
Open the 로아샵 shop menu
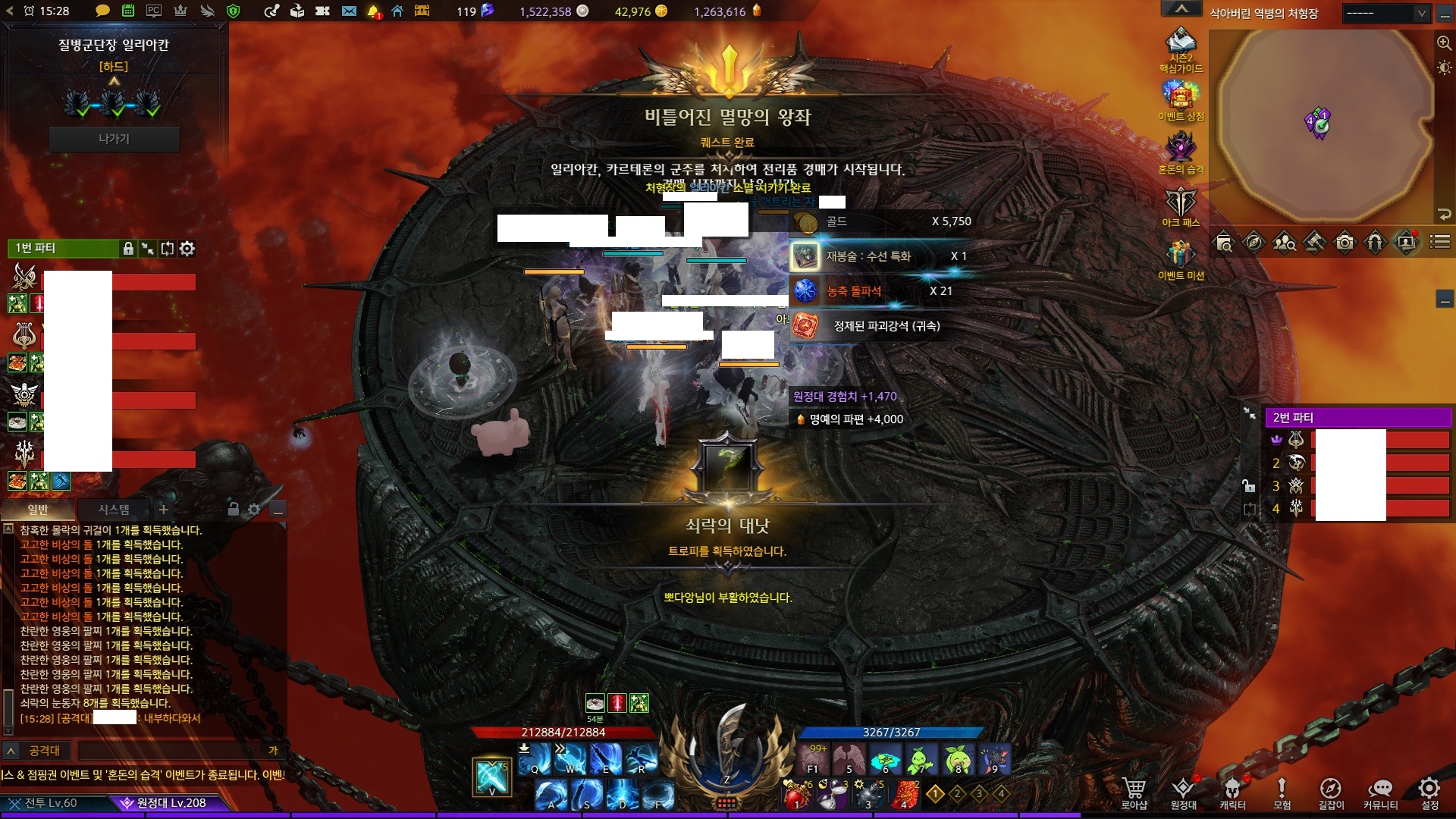click(x=1134, y=792)
